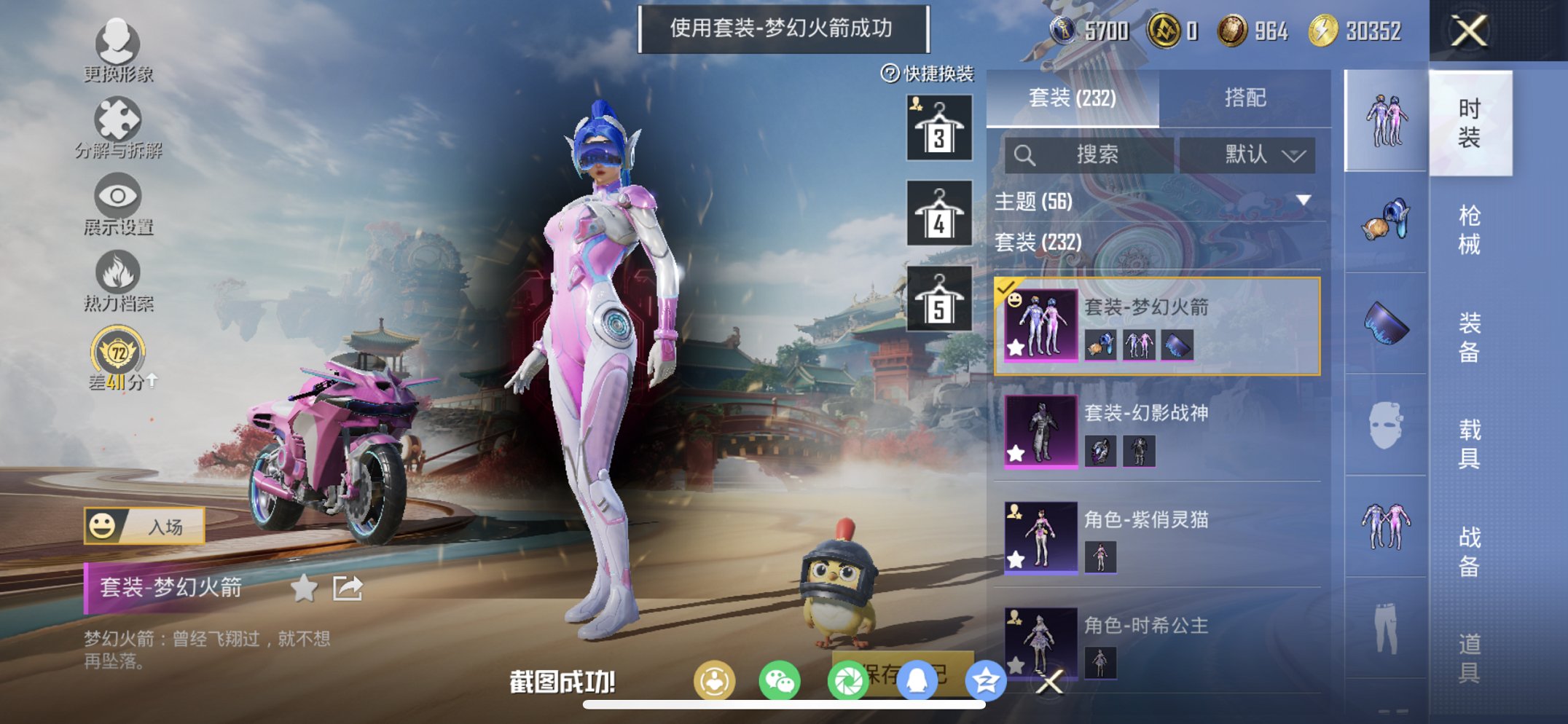Share screenshot via WeChat icon
The image size is (1568, 724).
[x=781, y=680]
